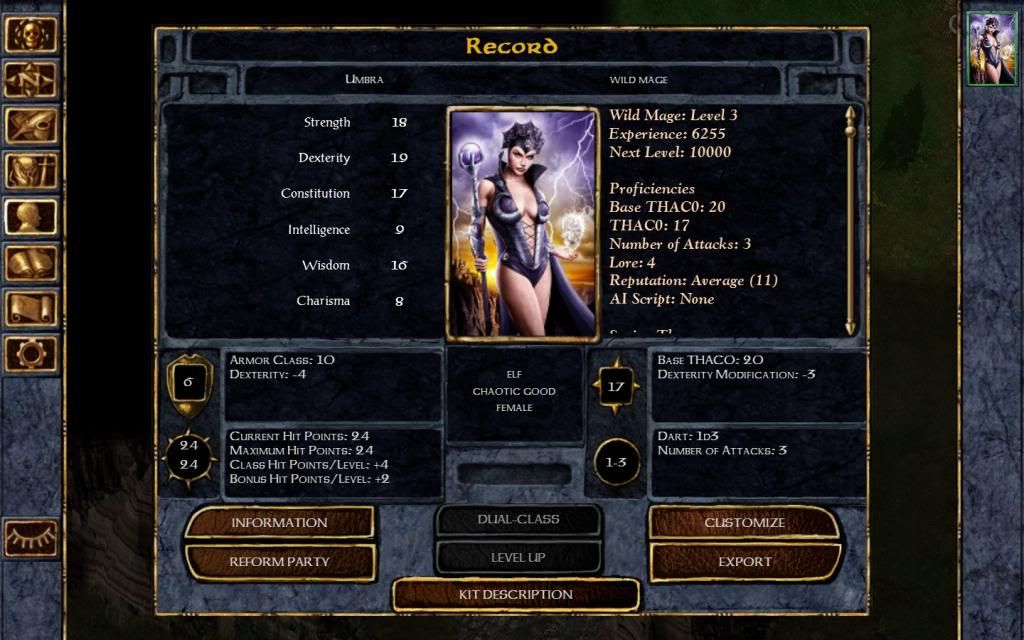This screenshot has width=1024, height=640.
Task: Open the area map compass icon
Action: point(30,80)
